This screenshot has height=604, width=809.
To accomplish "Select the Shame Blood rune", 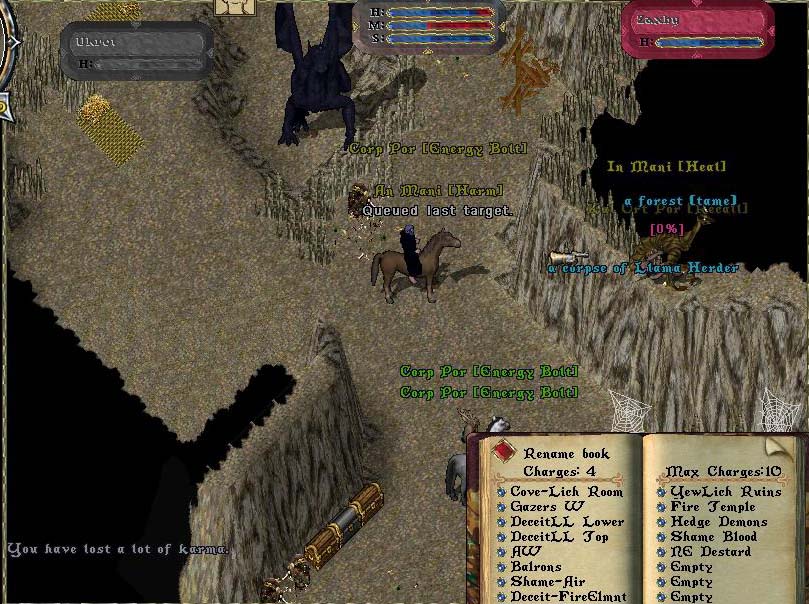I will (713, 537).
